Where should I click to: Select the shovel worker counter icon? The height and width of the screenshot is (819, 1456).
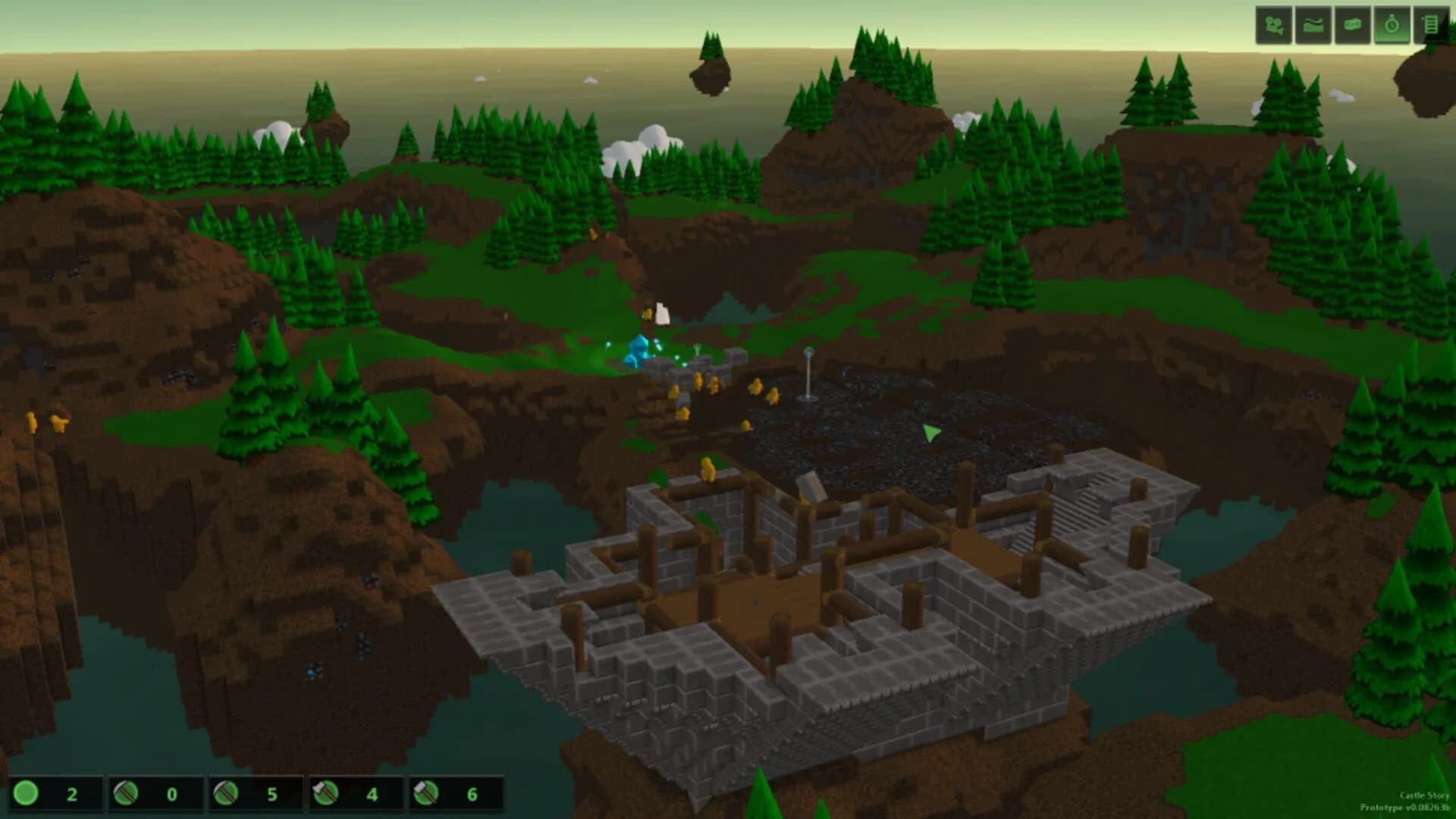pyautogui.click(x=125, y=795)
